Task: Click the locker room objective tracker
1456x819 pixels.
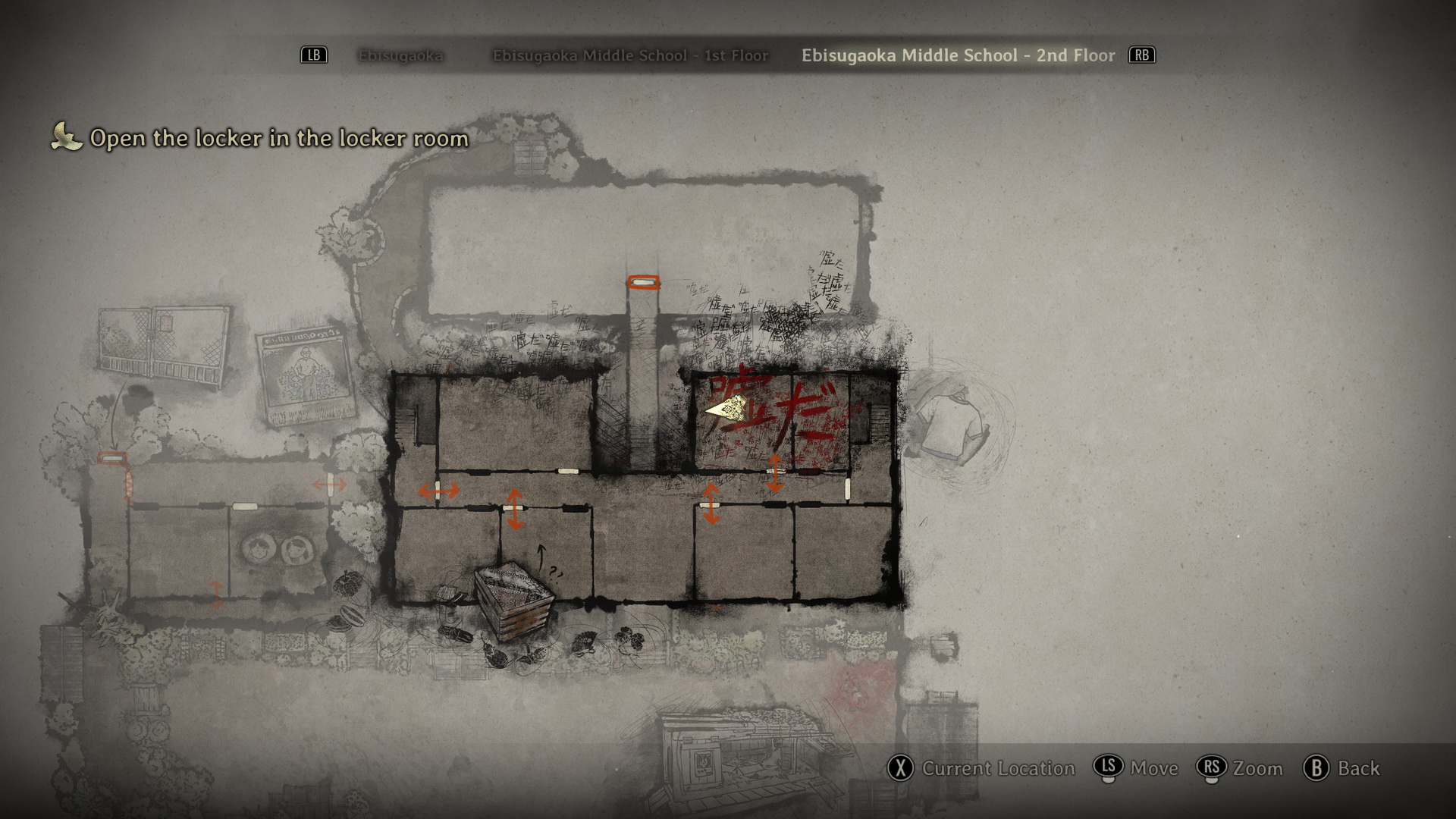Action: (x=278, y=138)
